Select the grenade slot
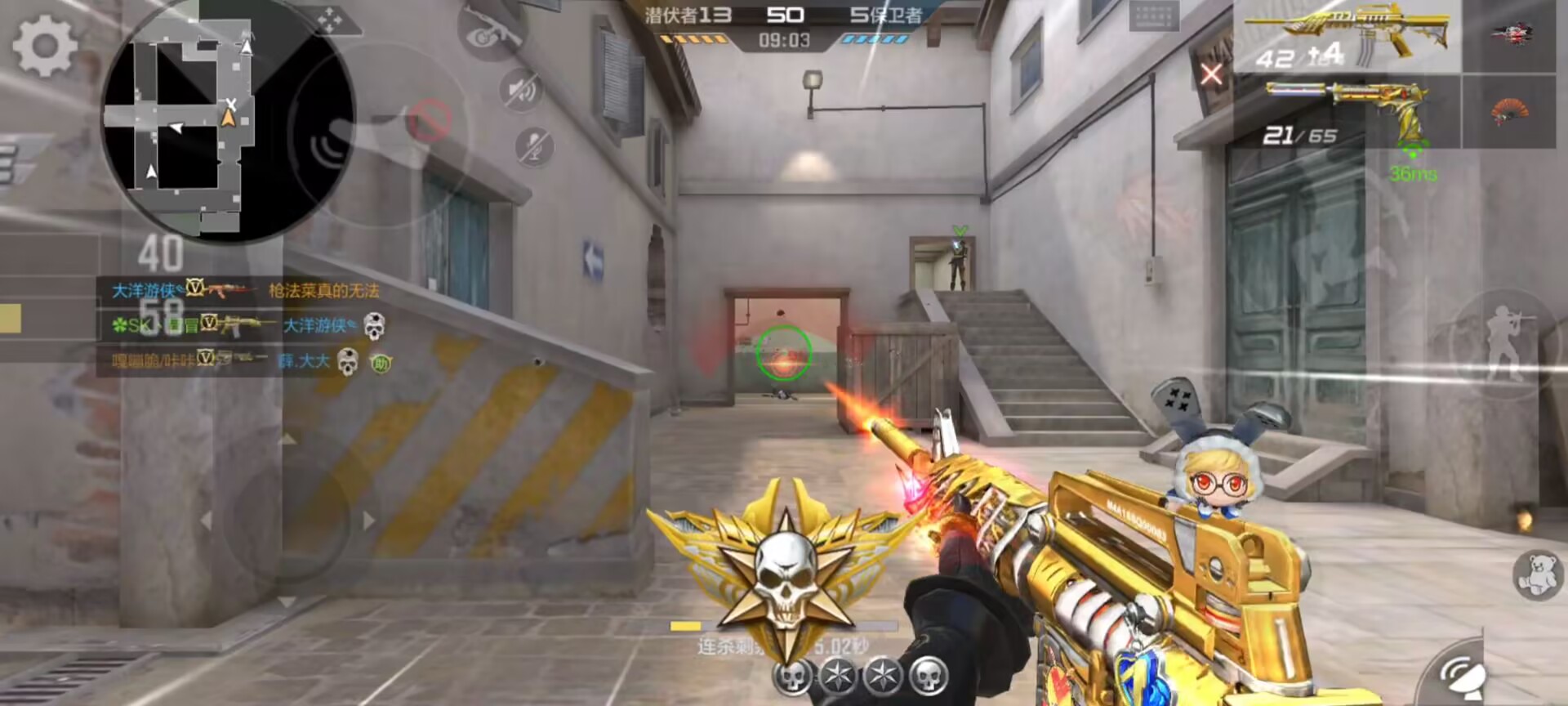Screen dimensions: 1568x706 coord(1511,34)
